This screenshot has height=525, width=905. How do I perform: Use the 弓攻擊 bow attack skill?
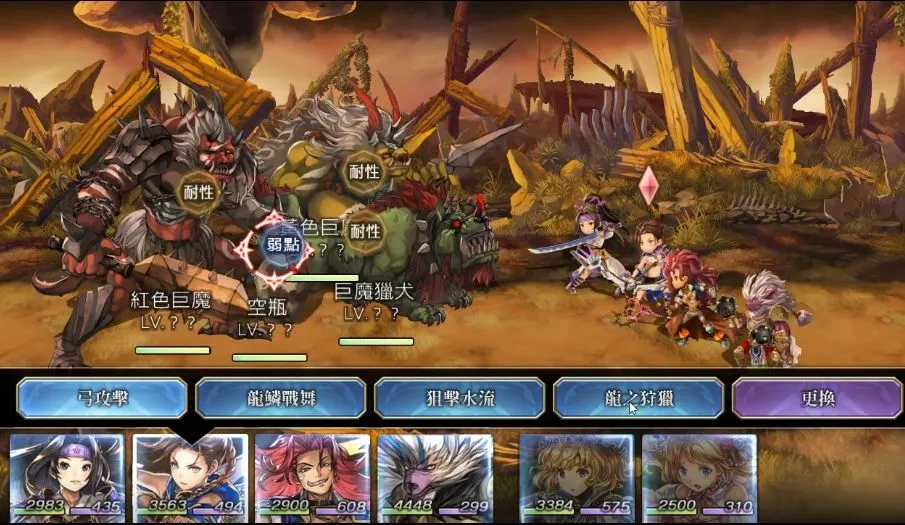click(x=102, y=398)
